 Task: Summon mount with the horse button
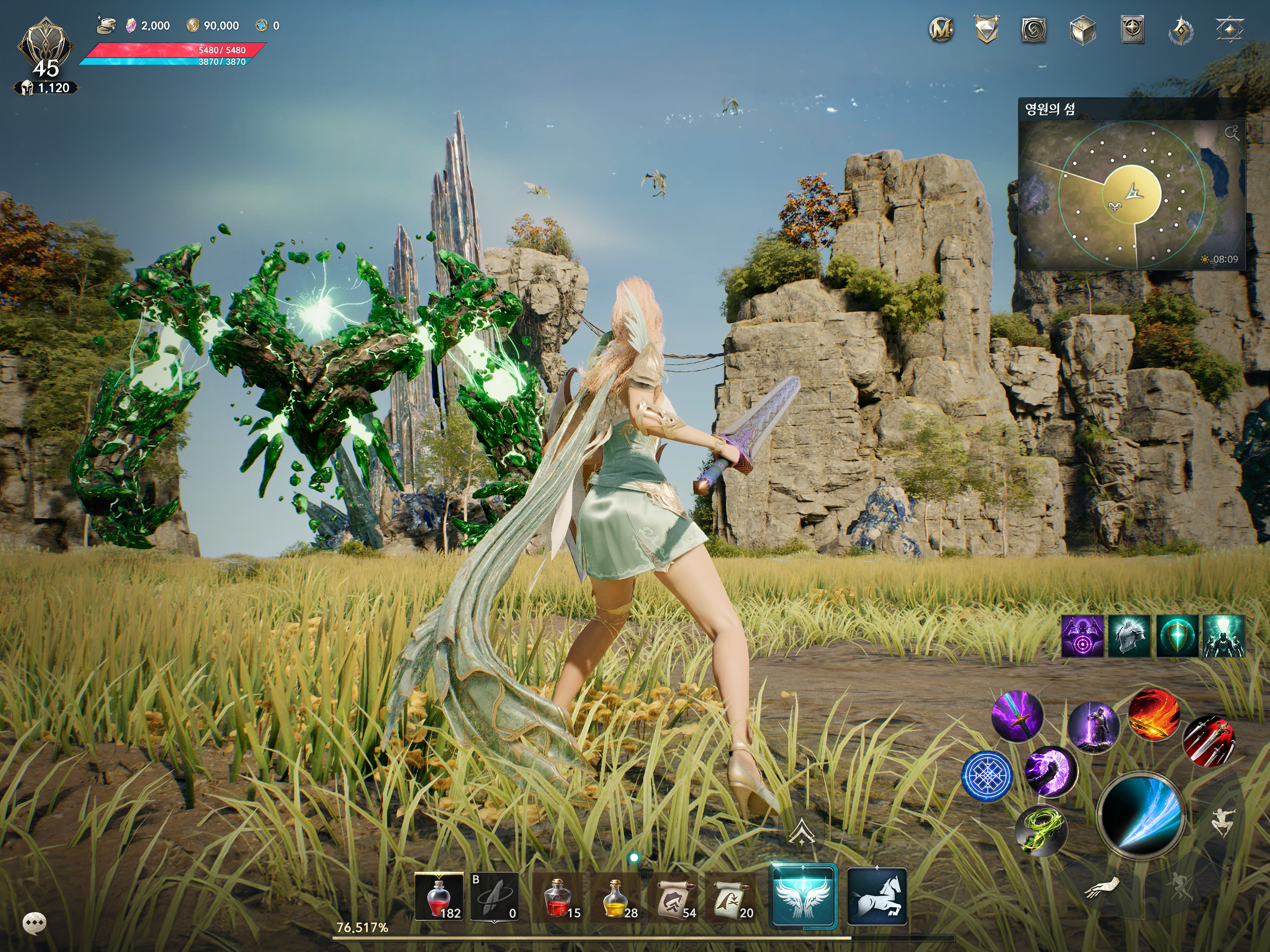pyautogui.click(x=877, y=896)
